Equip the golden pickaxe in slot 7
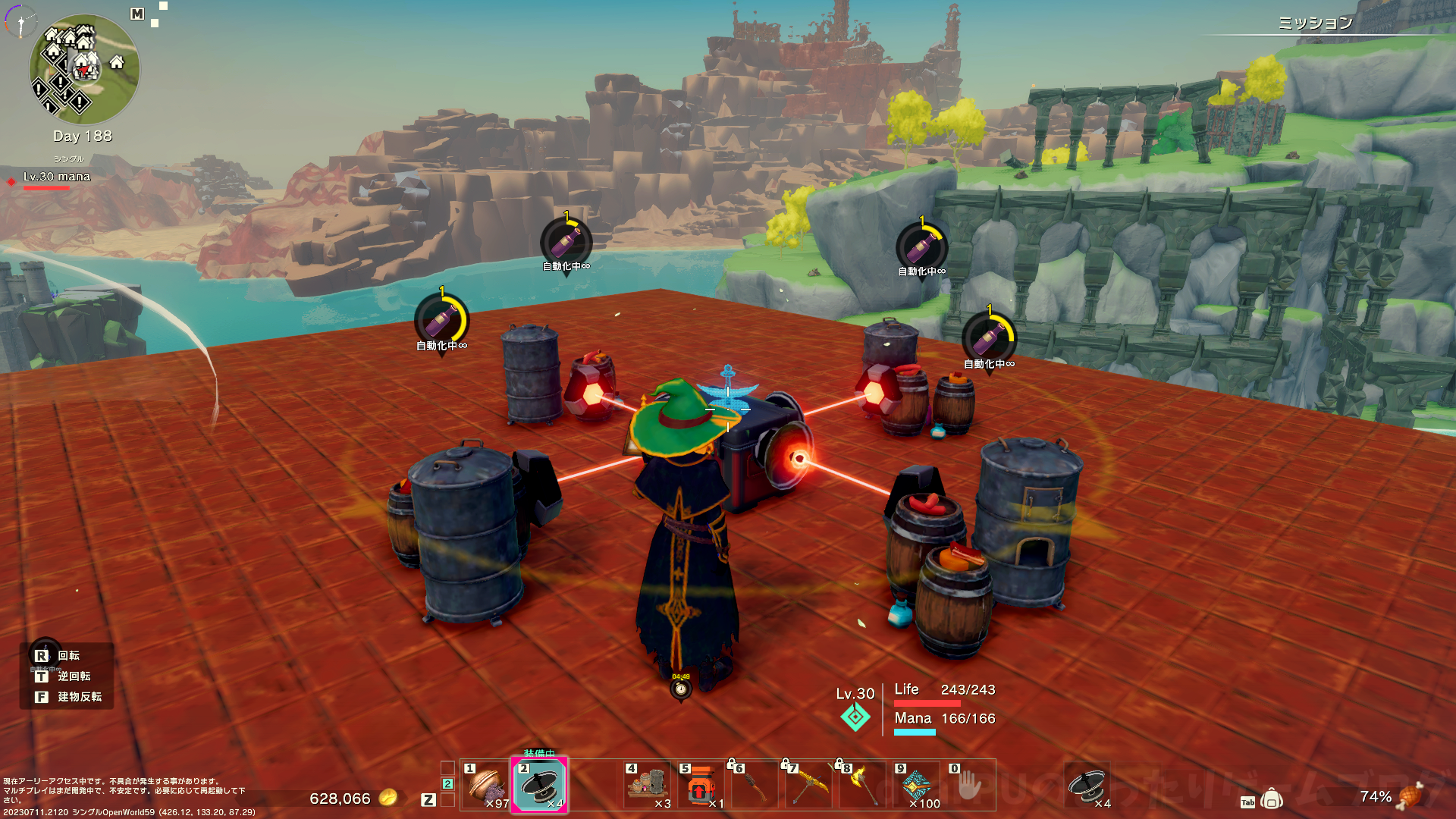Image resolution: width=1456 pixels, height=819 pixels. pyautogui.click(x=808, y=786)
